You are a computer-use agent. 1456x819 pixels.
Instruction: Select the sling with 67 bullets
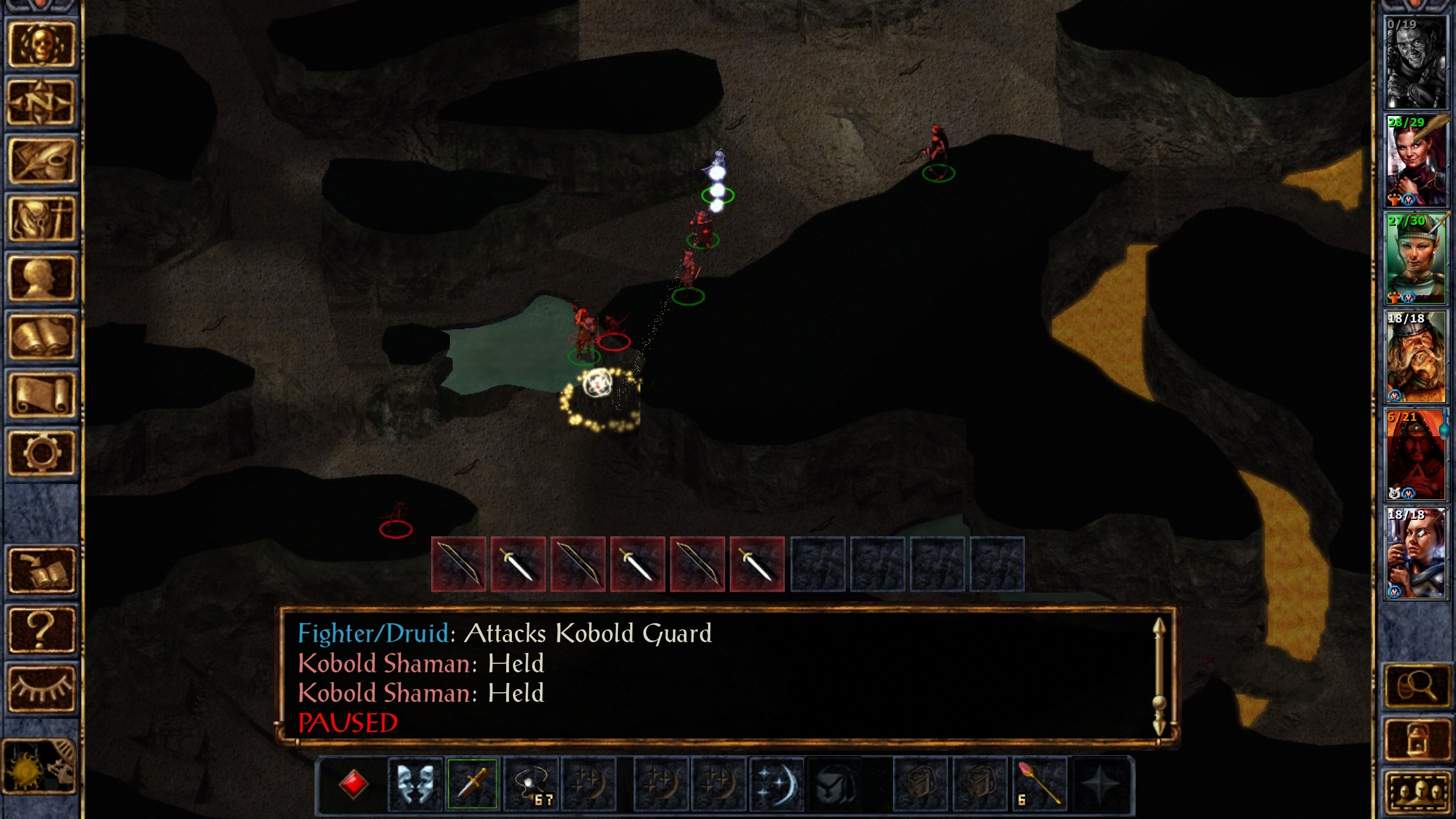click(x=532, y=784)
